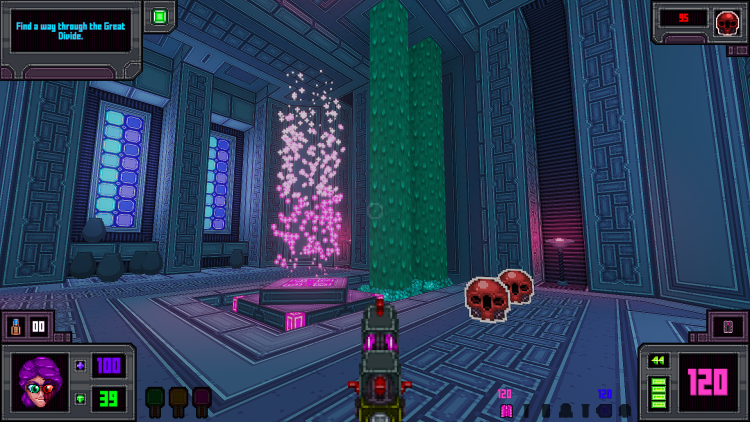This screenshot has height=422, width=750.
Task: Click the Great Divide objective tracker panel
Action: [x=70, y=32]
